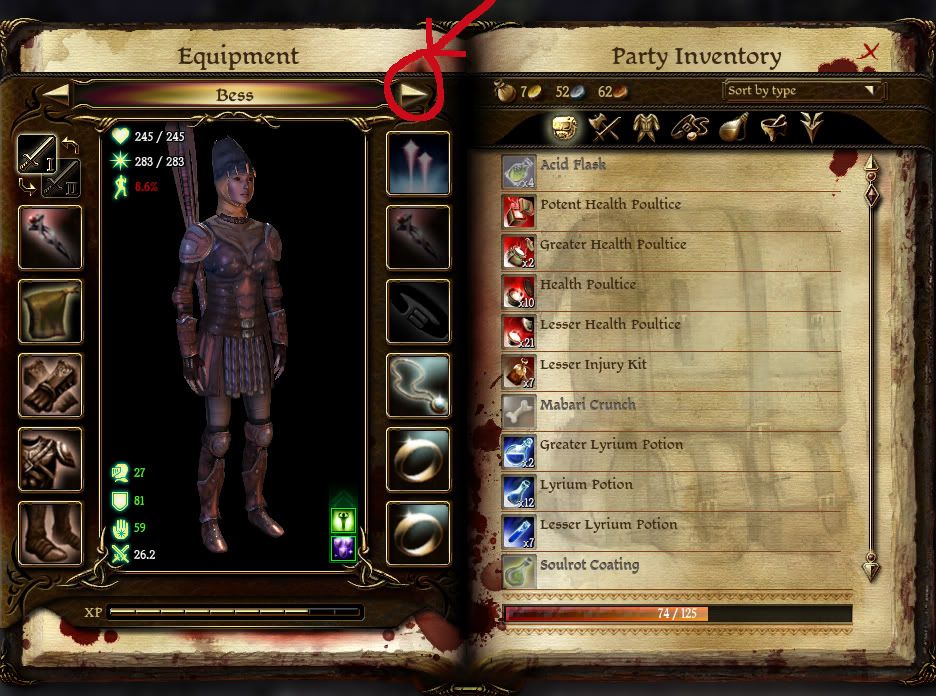Select the equipped belt slot

click(418, 312)
